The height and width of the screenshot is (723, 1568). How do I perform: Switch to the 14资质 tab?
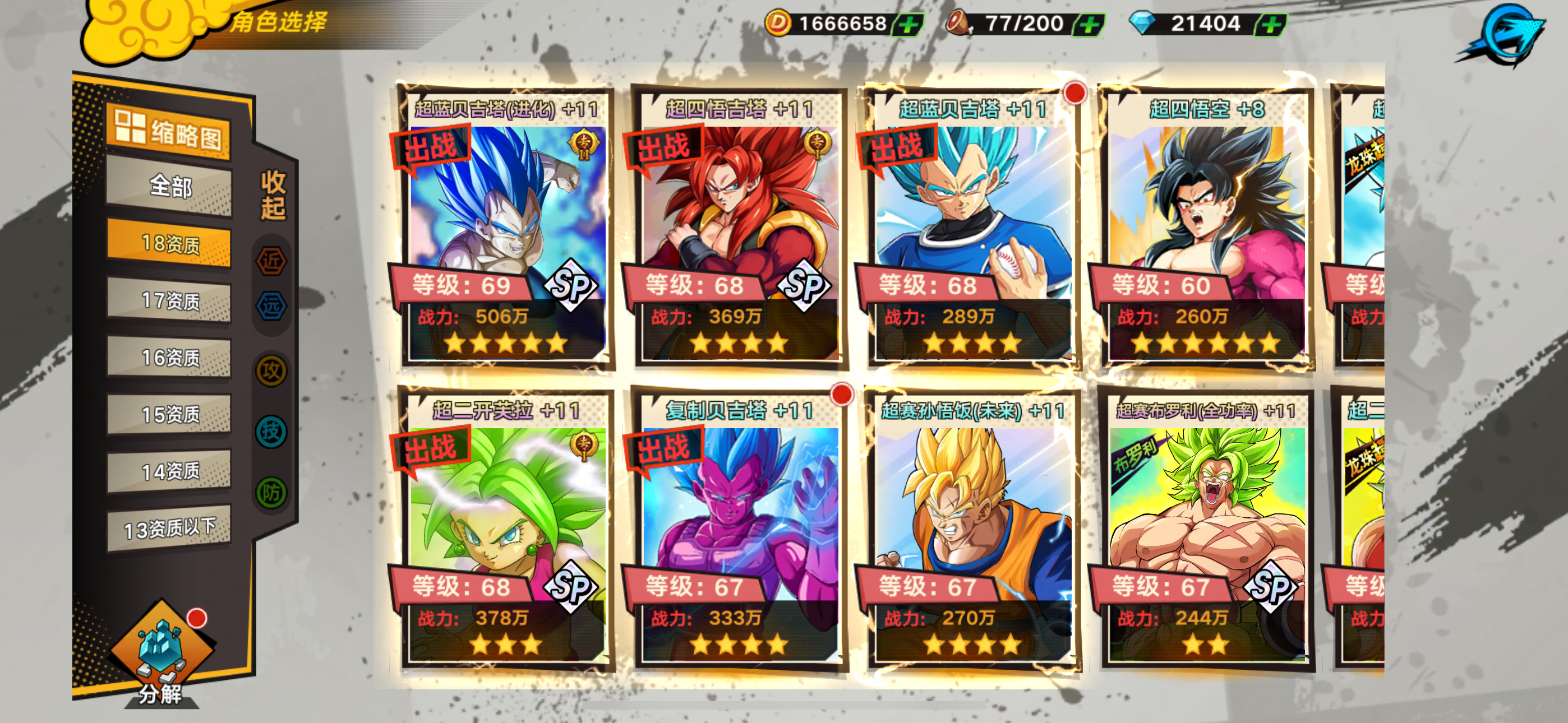tap(169, 471)
